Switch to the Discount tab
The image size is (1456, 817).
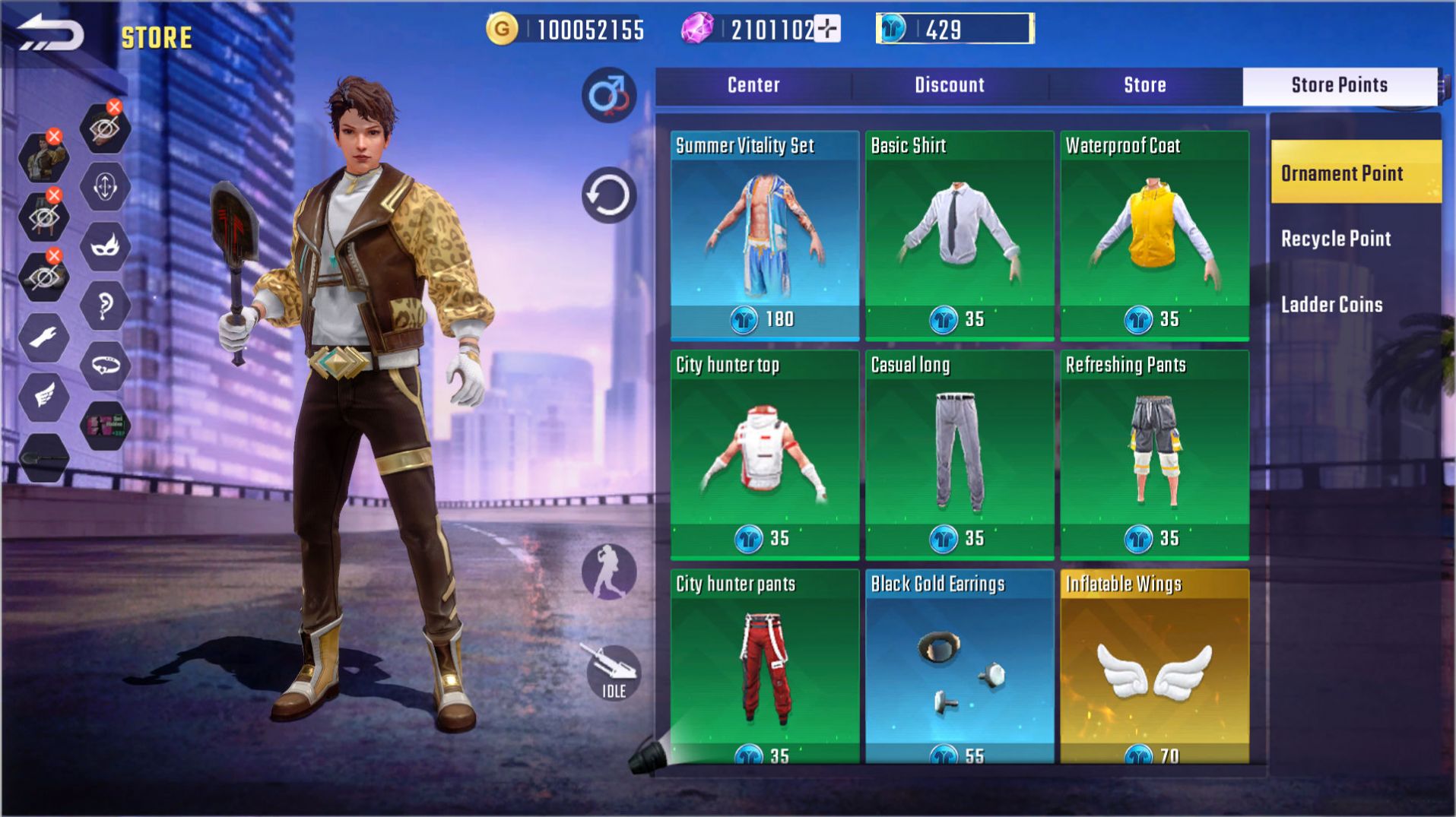[x=948, y=85]
